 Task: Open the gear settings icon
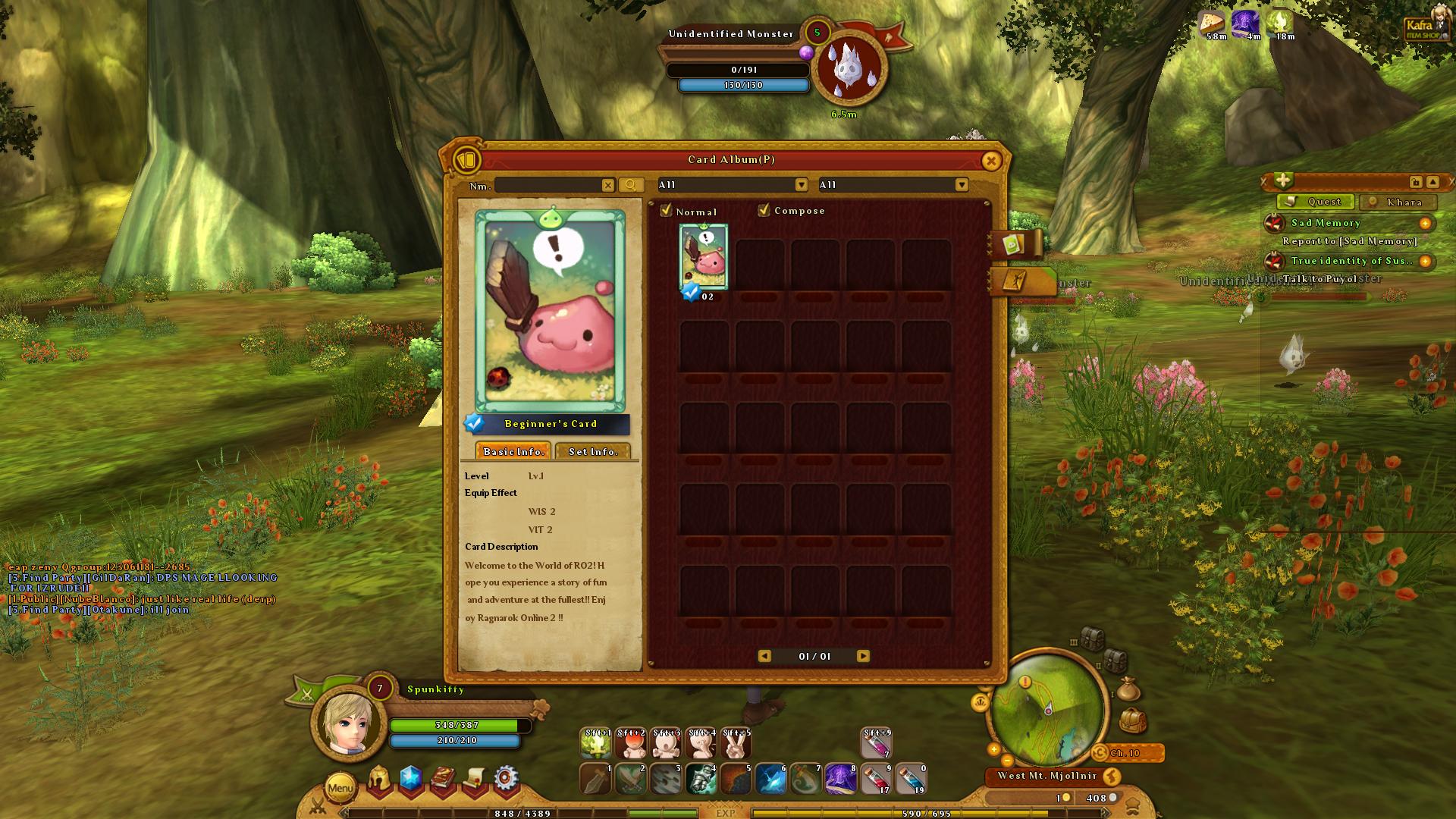[506, 779]
